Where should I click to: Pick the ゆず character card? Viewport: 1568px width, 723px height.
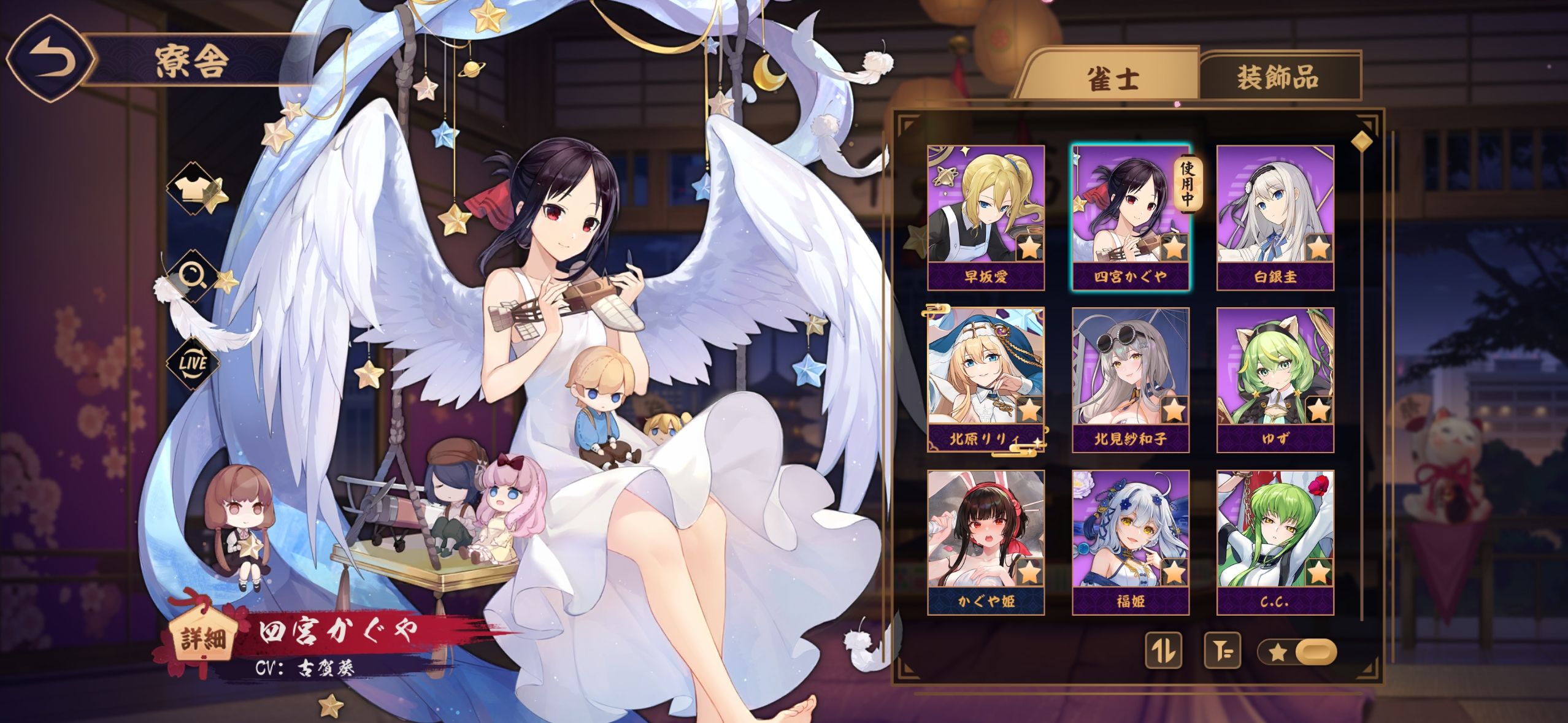pos(1275,380)
